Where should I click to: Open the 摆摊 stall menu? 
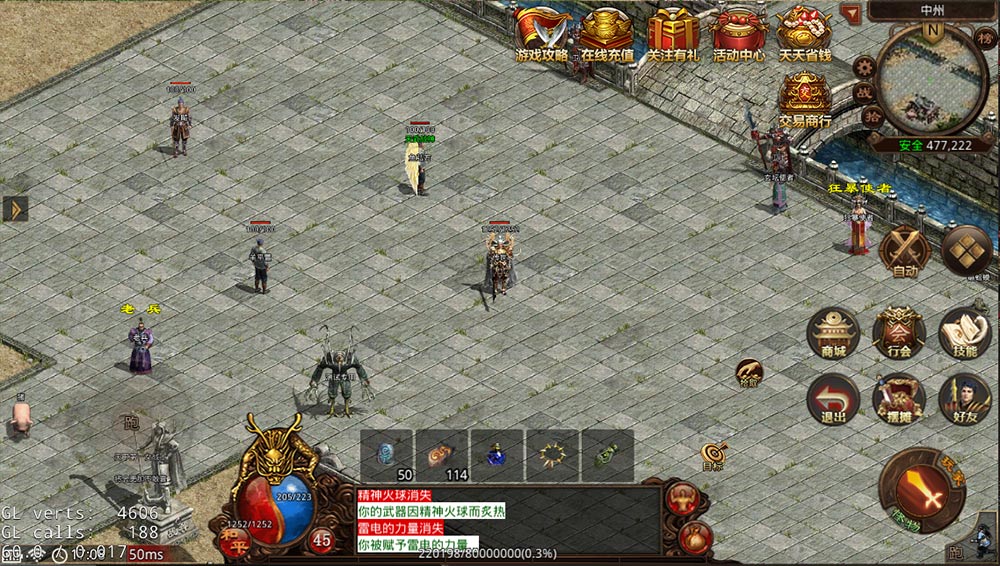899,399
